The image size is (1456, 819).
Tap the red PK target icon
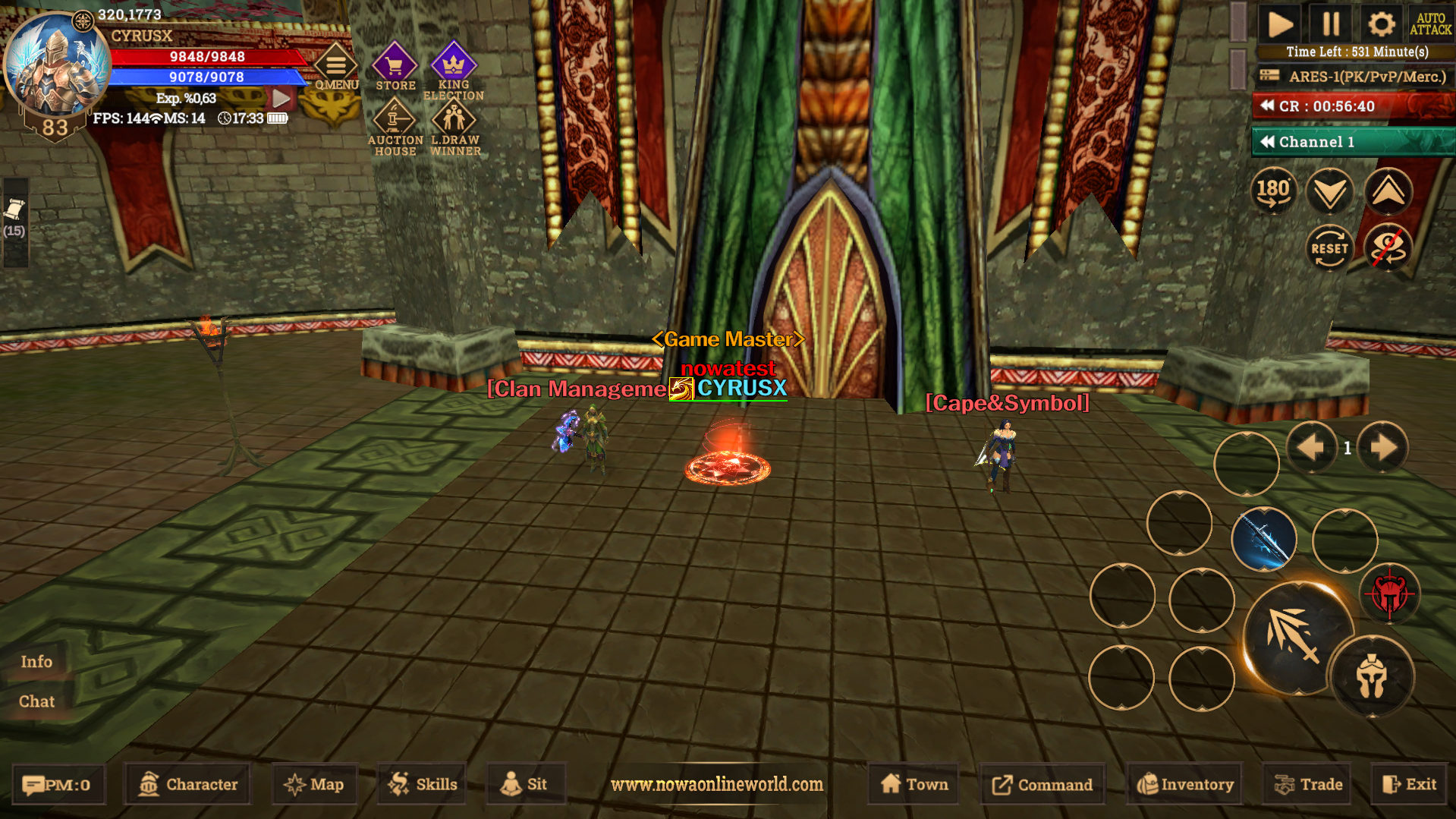pyautogui.click(x=1391, y=594)
